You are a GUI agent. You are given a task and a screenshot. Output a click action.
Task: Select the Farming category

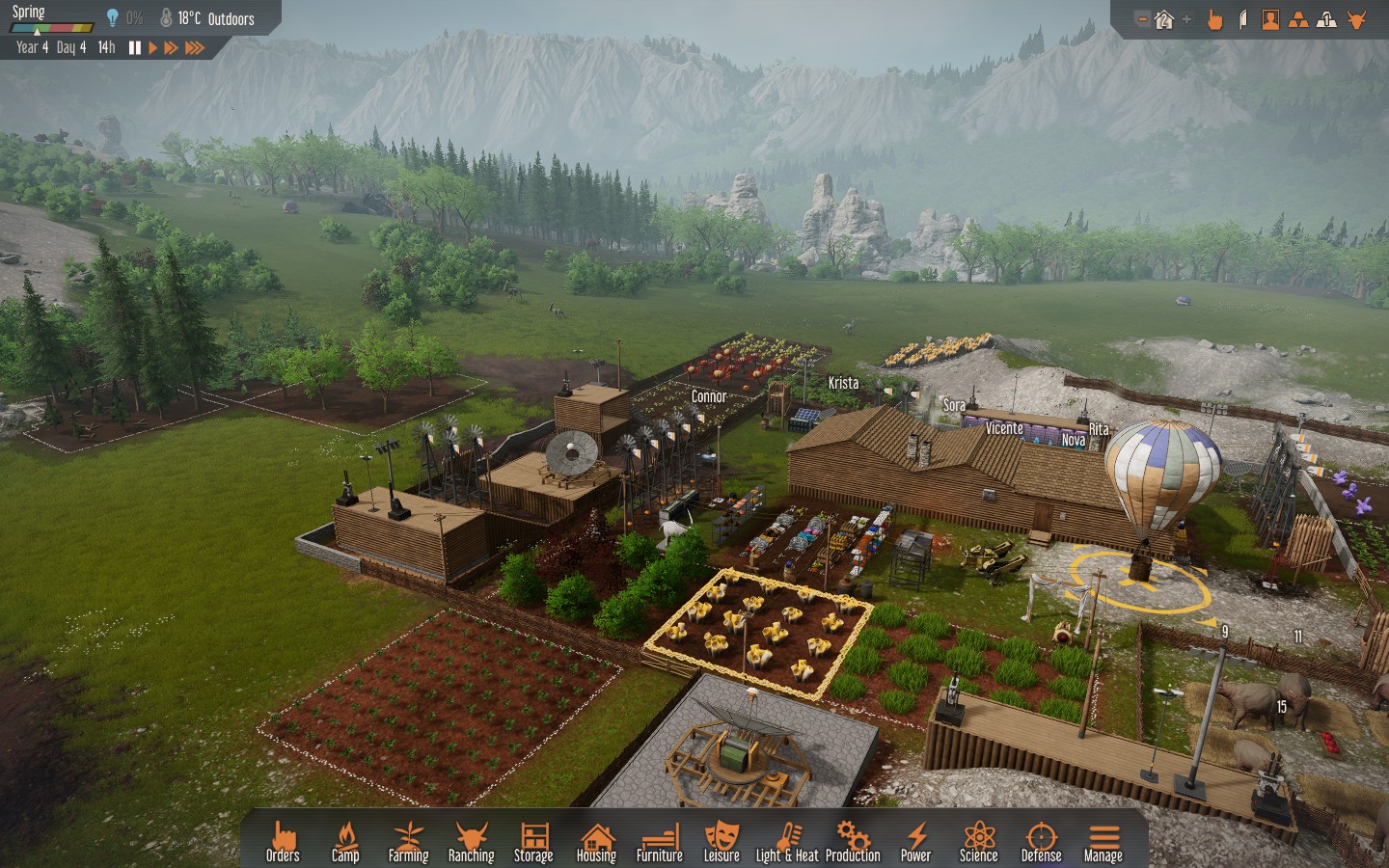click(408, 841)
